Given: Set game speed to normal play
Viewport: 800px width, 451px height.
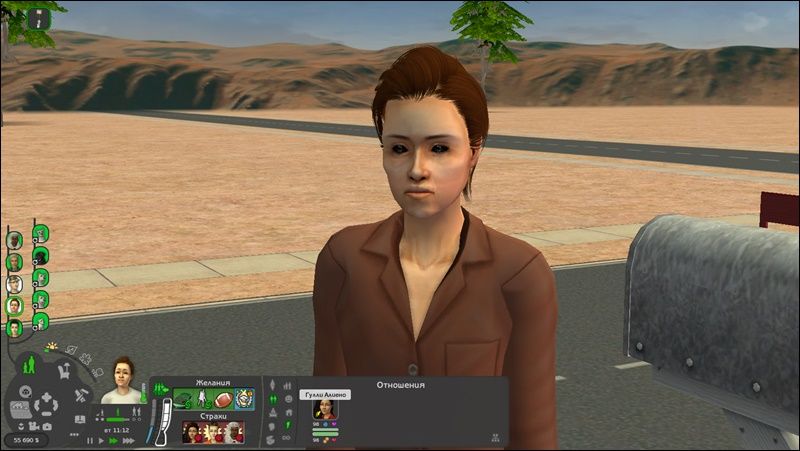Looking at the screenshot, I should [101, 440].
